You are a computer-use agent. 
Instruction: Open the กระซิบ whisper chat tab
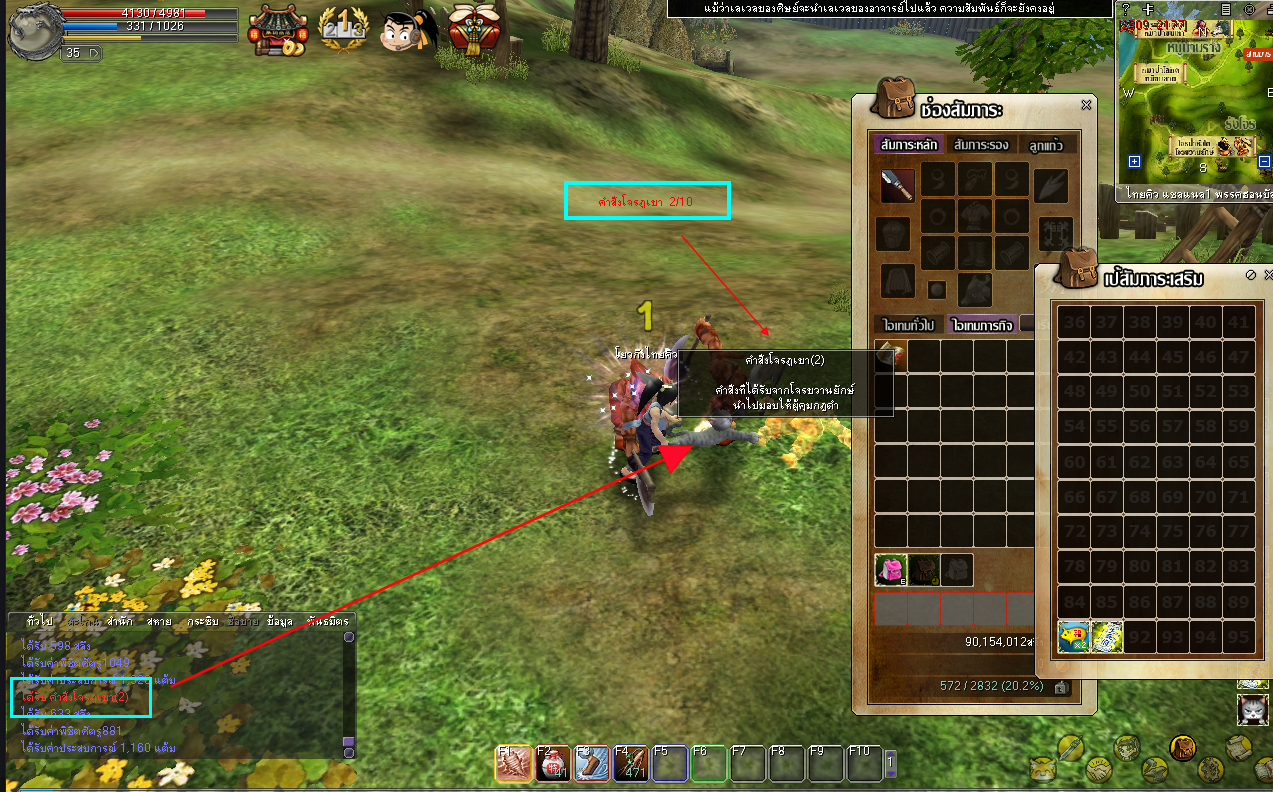(202, 621)
